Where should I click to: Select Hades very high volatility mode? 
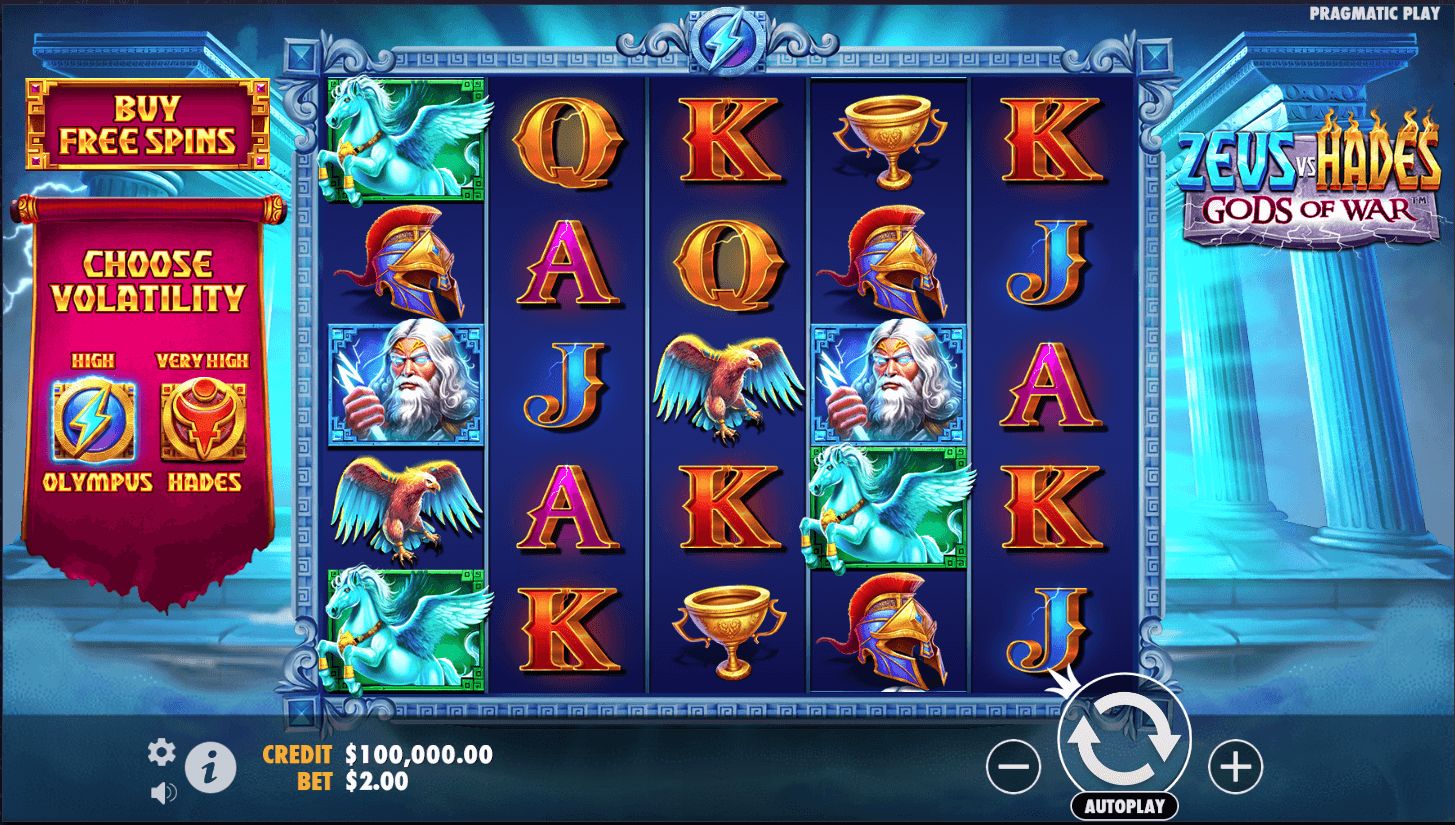(x=203, y=420)
